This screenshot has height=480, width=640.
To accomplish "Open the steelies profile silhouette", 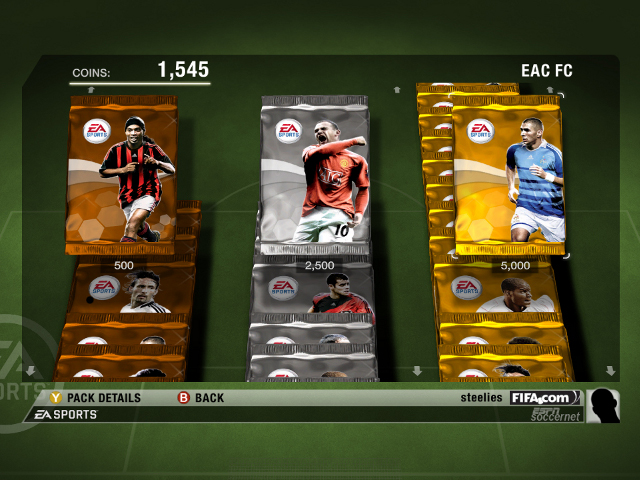I will tap(602, 405).
